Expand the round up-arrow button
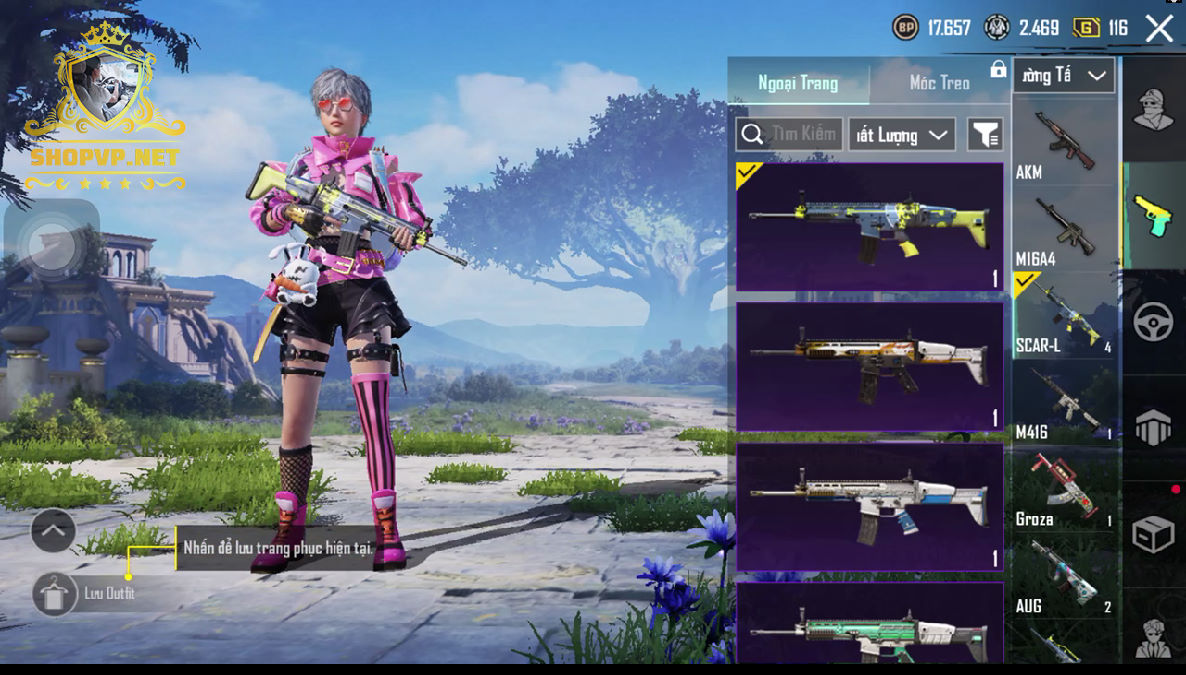The height and width of the screenshot is (675, 1186). [53, 531]
